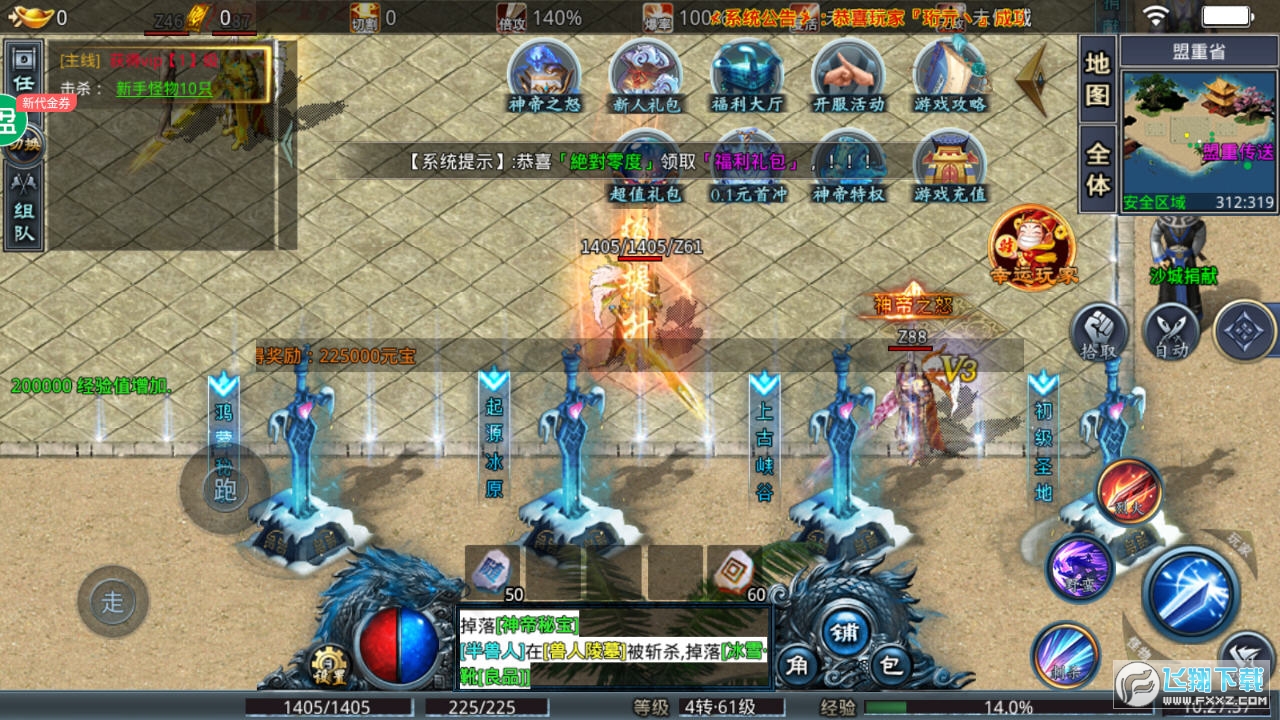The width and height of the screenshot is (1280, 720).
Task: Open the 幸运玩家 lucky player event
Action: click(x=1032, y=246)
